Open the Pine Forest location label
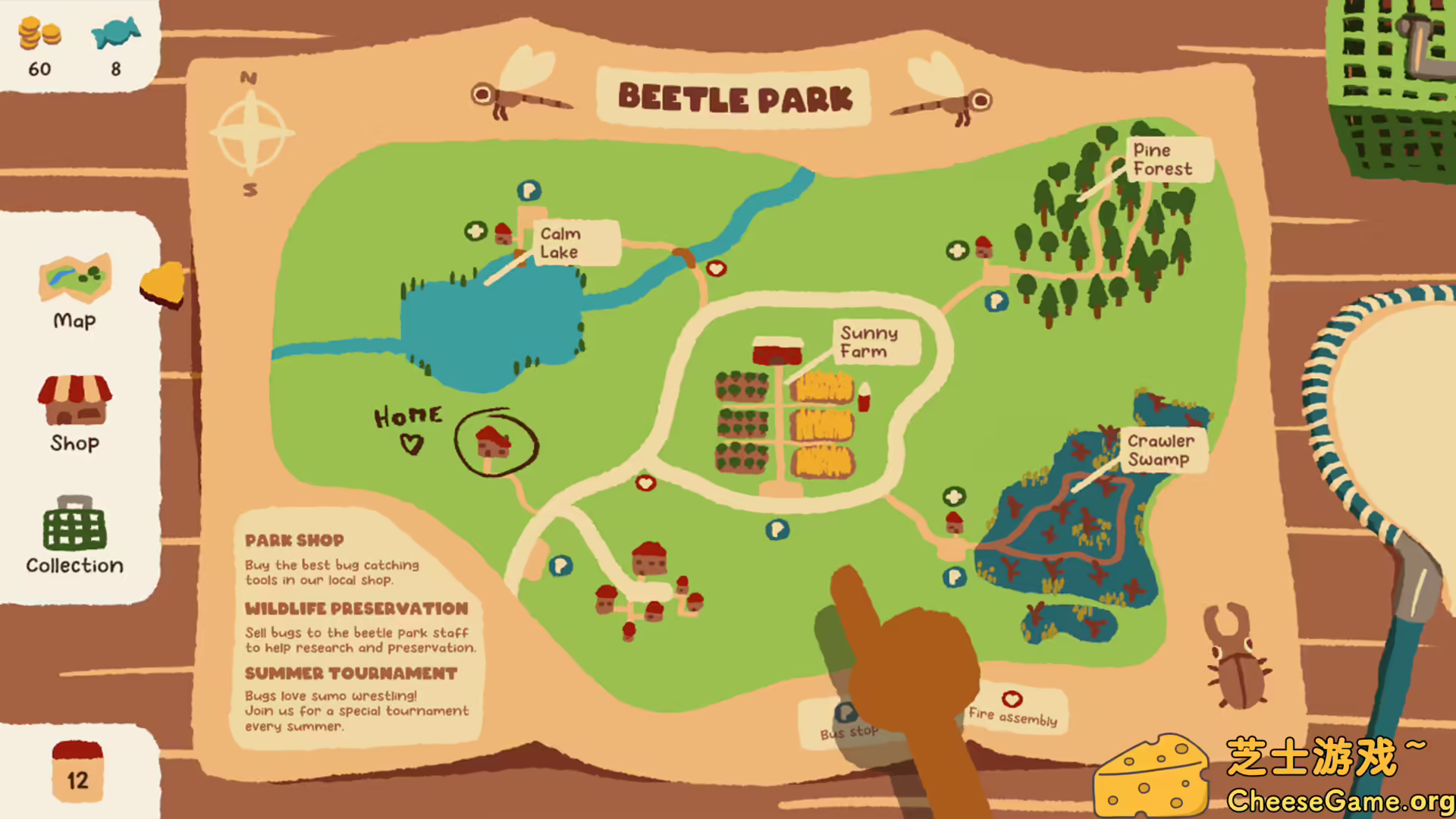 coord(1164,159)
